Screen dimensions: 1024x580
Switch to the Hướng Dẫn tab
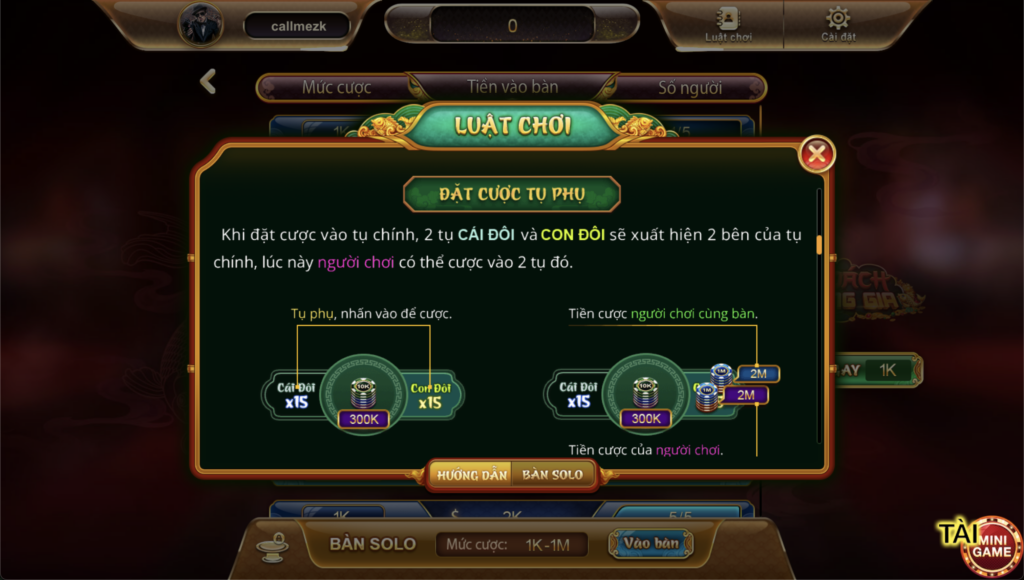(470, 475)
